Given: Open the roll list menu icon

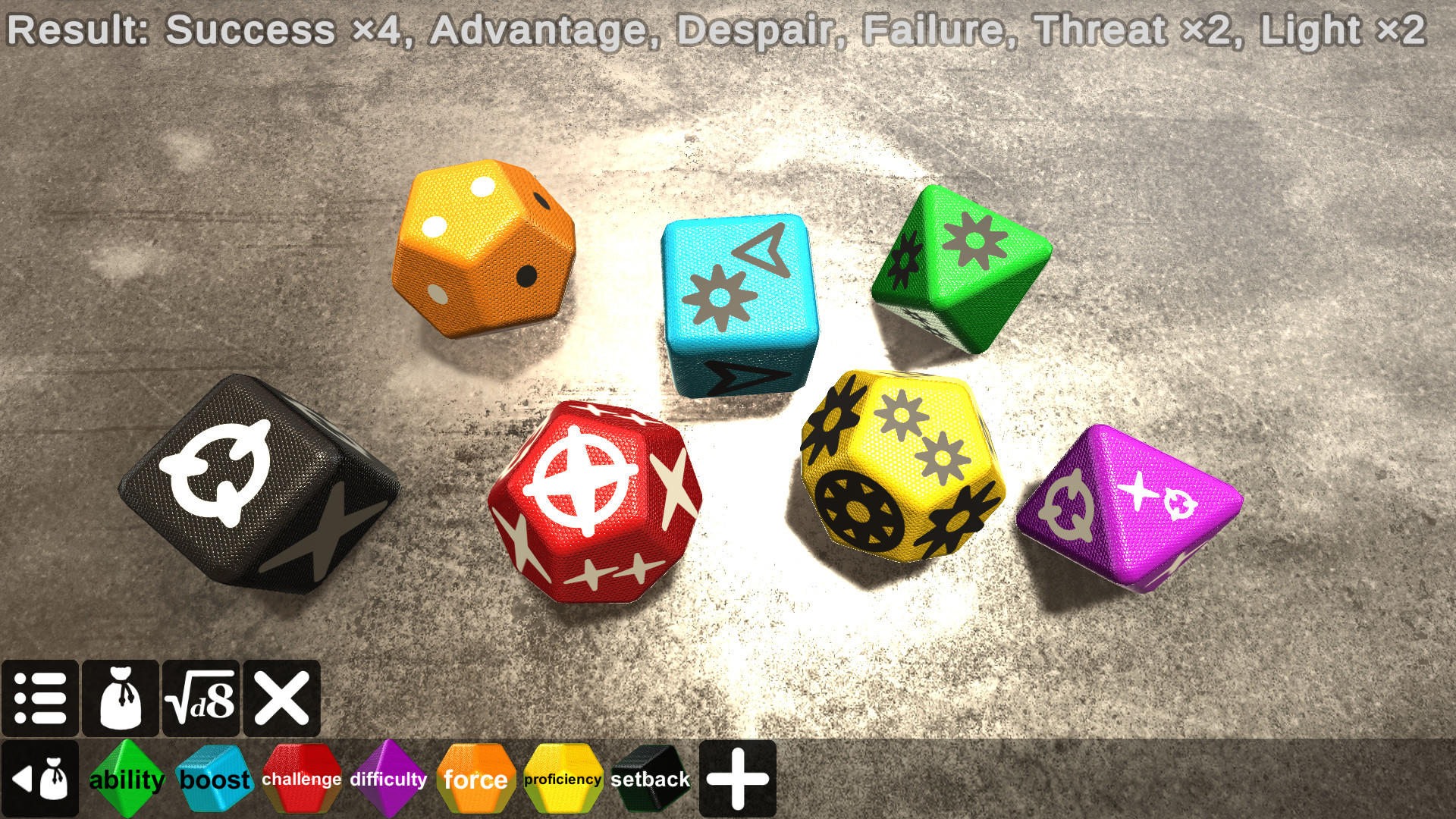Looking at the screenshot, I should point(41,698).
